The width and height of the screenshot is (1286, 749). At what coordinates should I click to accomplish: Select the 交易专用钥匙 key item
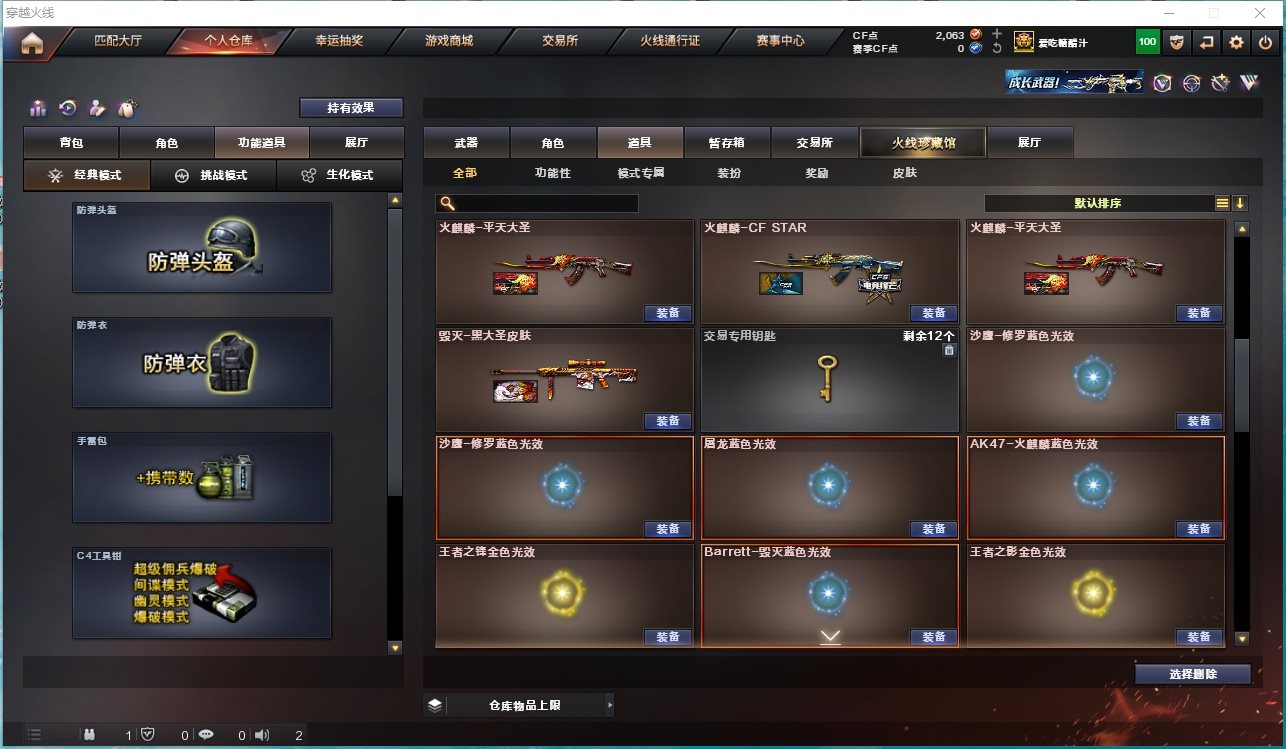coord(829,380)
